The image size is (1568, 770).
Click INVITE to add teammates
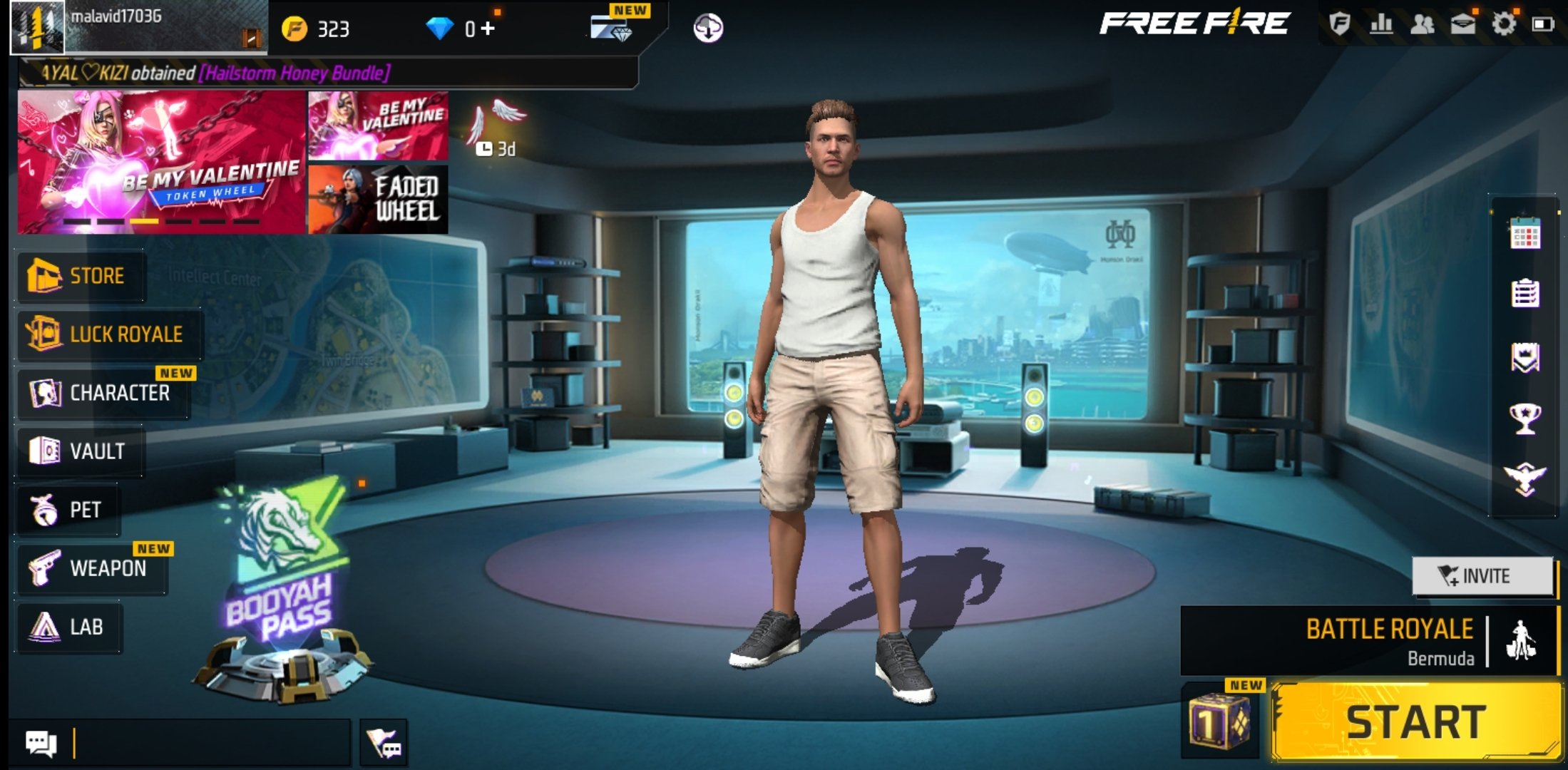1482,575
